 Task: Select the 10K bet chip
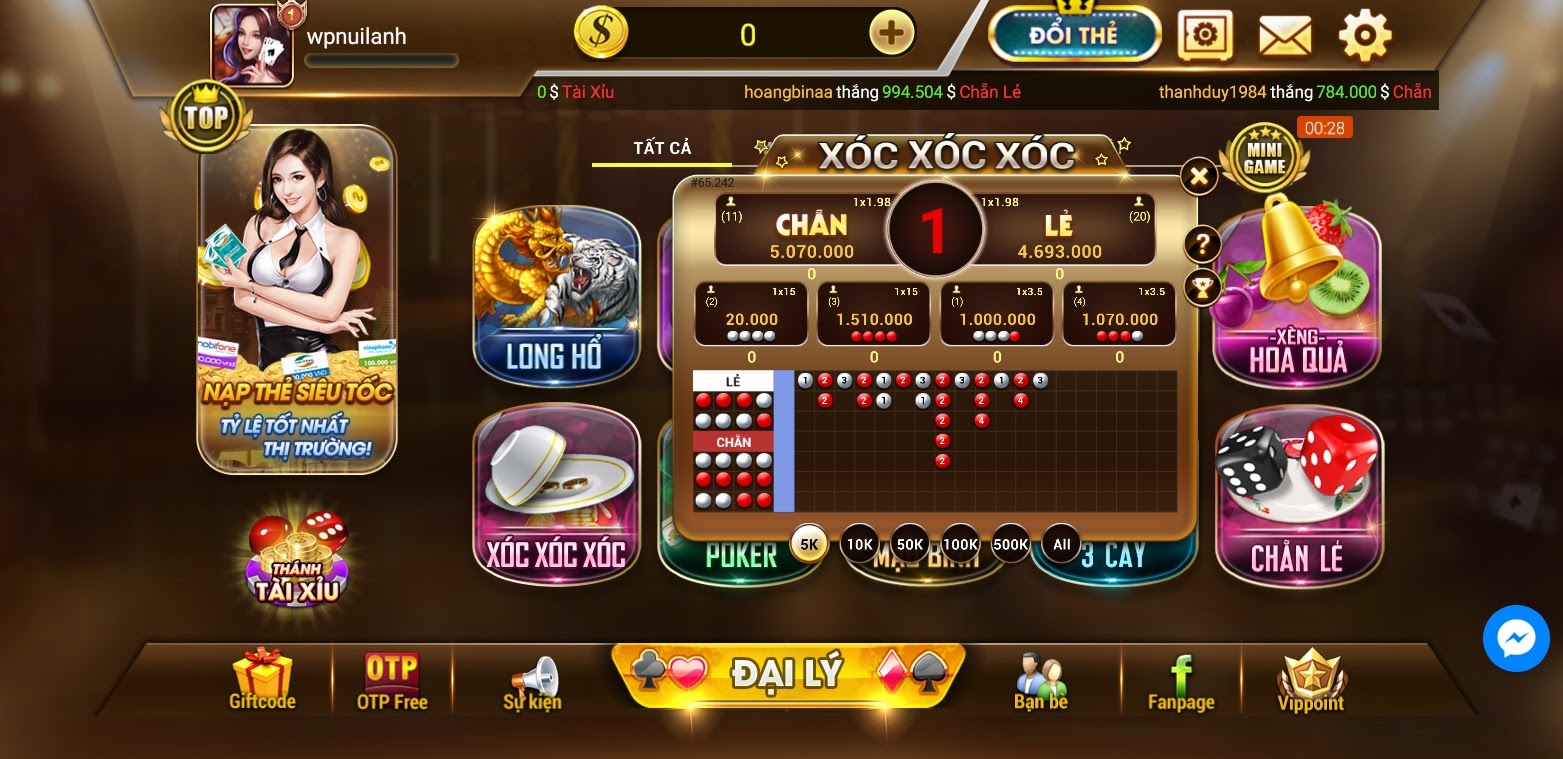860,544
